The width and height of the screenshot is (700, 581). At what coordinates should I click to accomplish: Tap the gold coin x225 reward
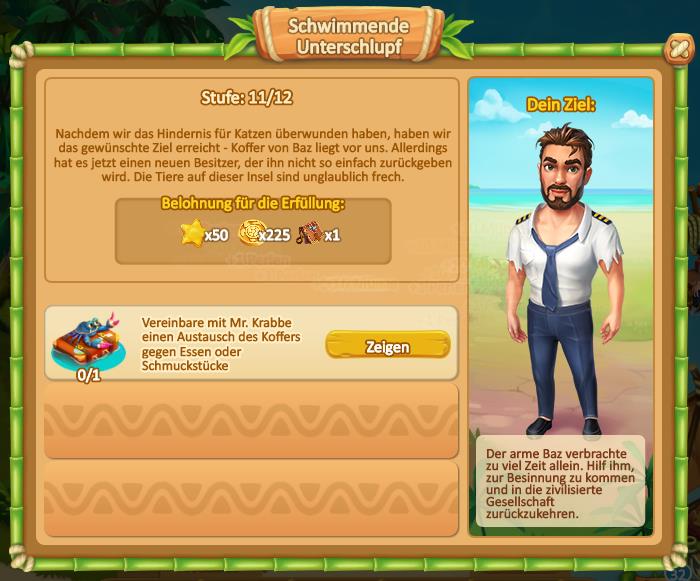point(249,234)
